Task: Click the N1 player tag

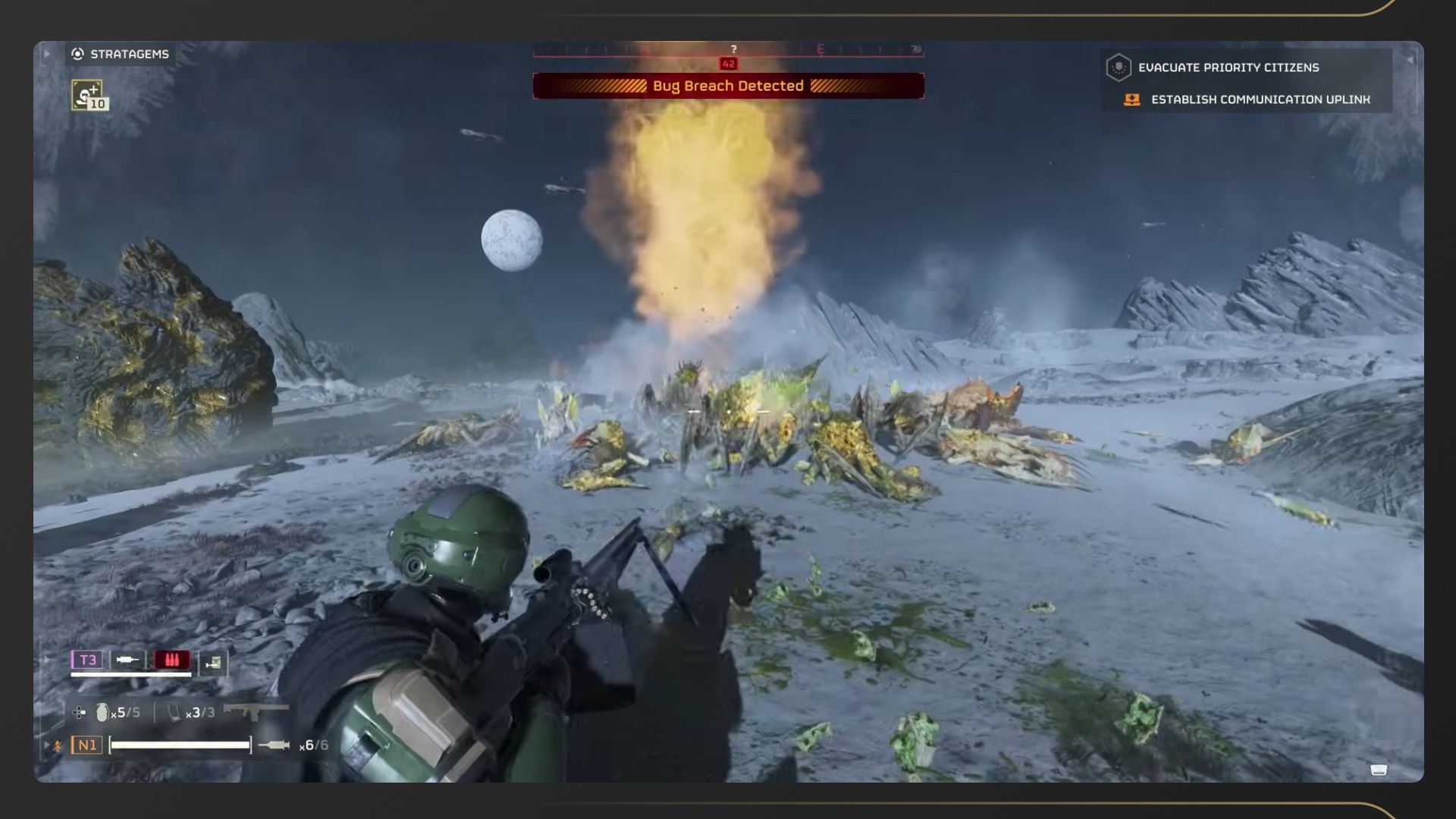Action: [87, 745]
